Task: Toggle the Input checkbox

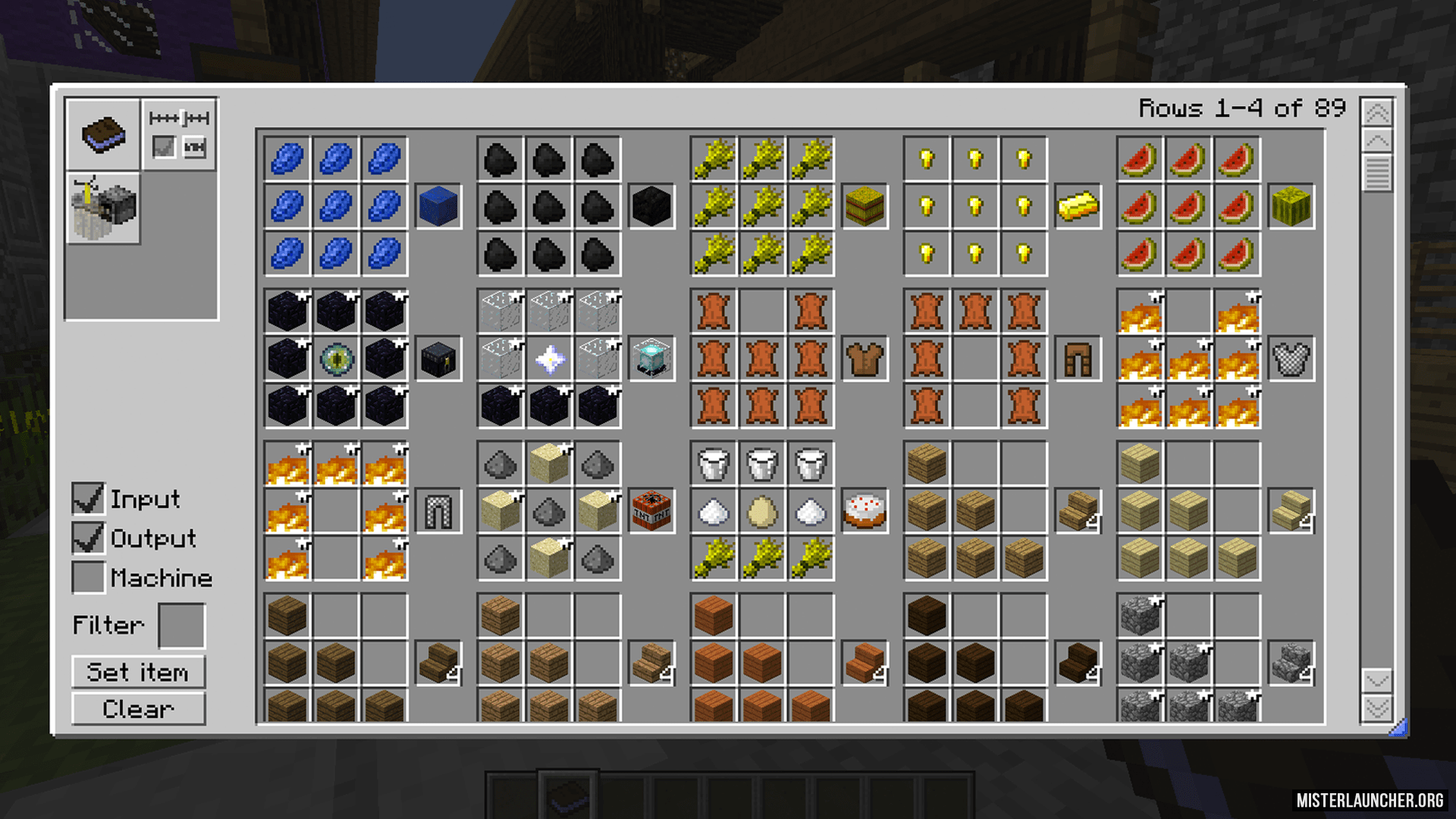Action: tap(88, 499)
